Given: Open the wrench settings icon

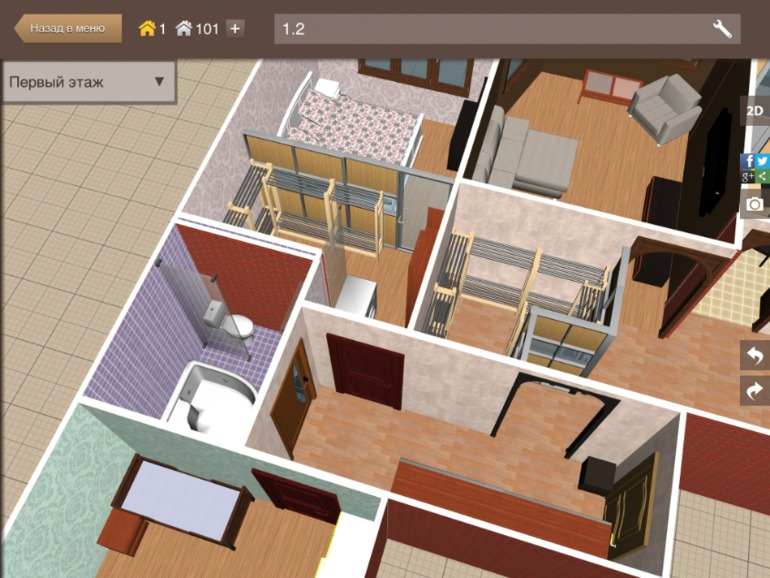Looking at the screenshot, I should (x=722, y=28).
